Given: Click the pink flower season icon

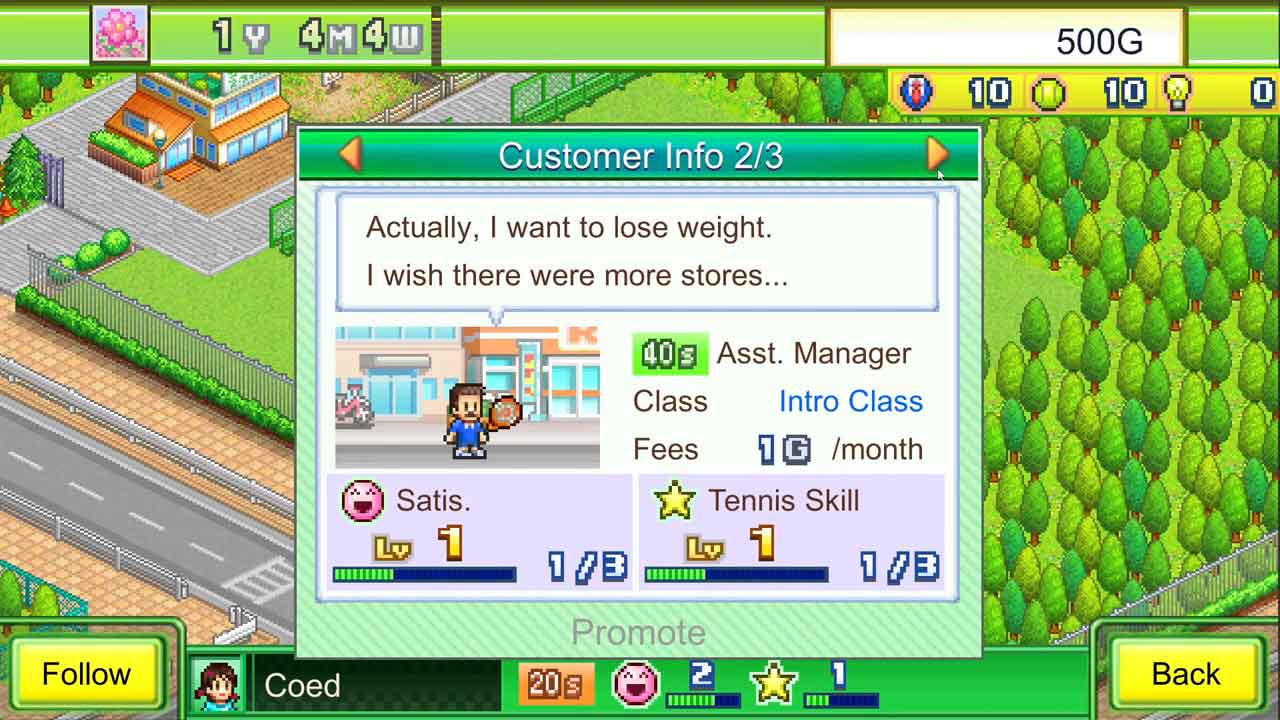Looking at the screenshot, I should tap(120, 34).
